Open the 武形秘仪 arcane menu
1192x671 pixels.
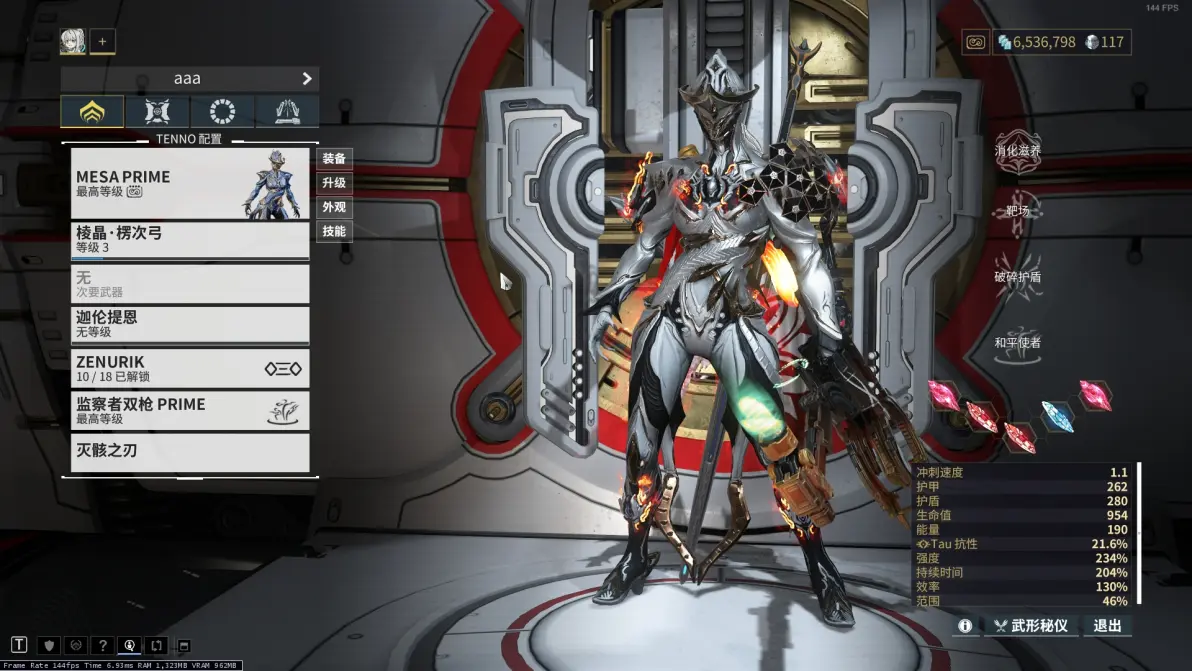click(1031, 626)
